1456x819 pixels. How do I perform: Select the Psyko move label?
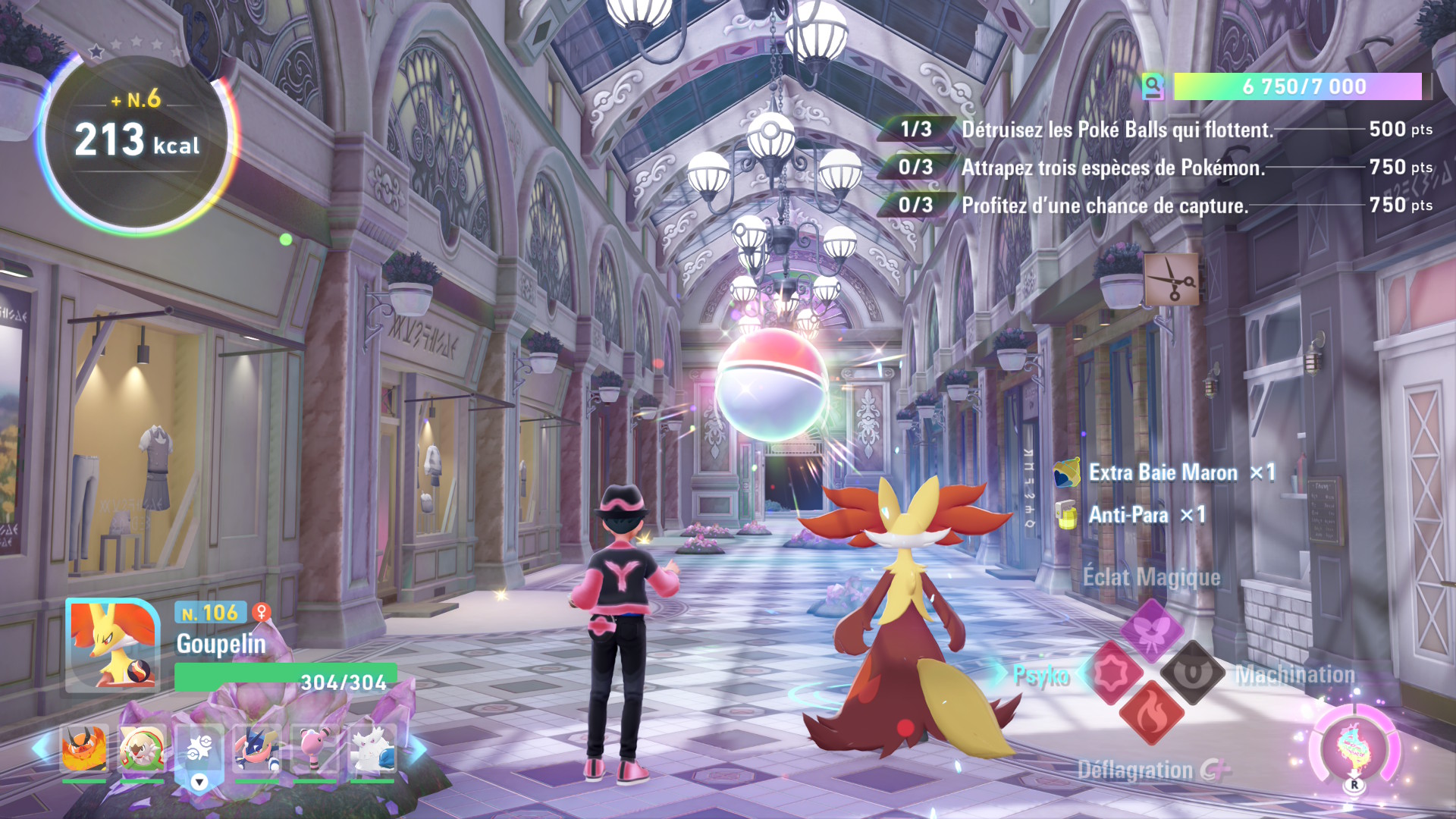pyautogui.click(x=1042, y=675)
